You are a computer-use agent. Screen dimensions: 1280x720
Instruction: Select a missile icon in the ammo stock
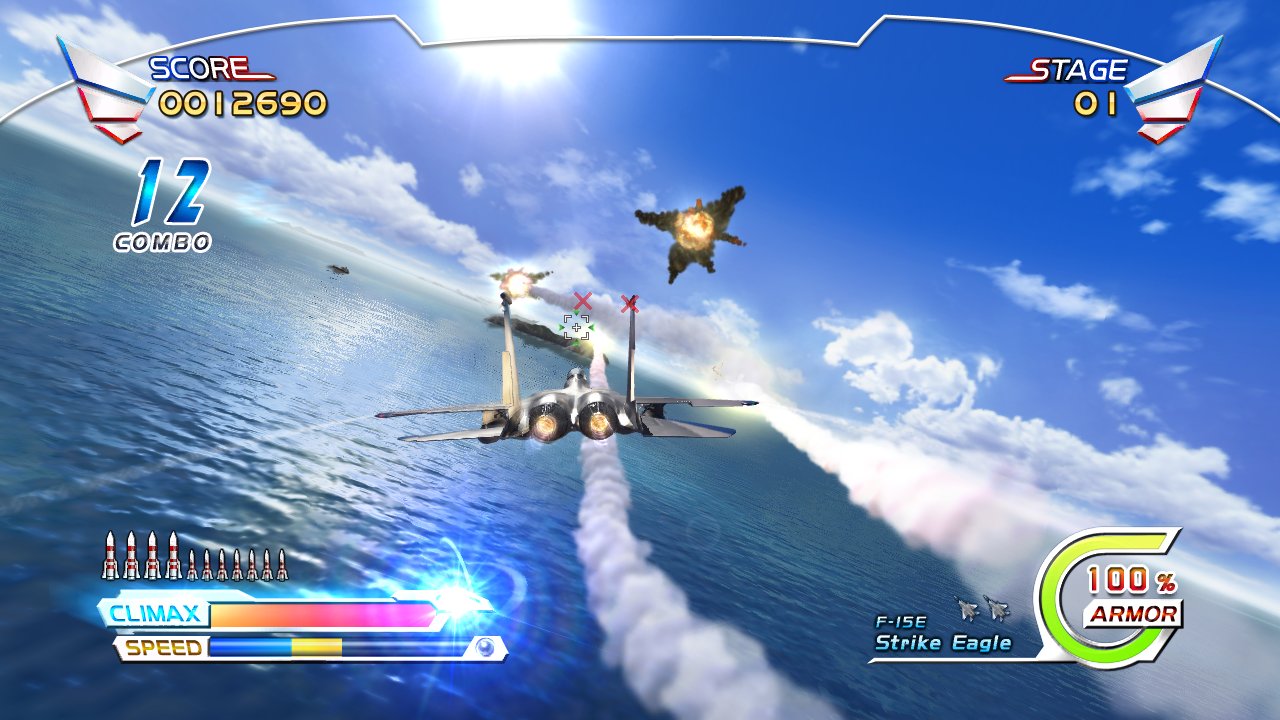[110, 555]
